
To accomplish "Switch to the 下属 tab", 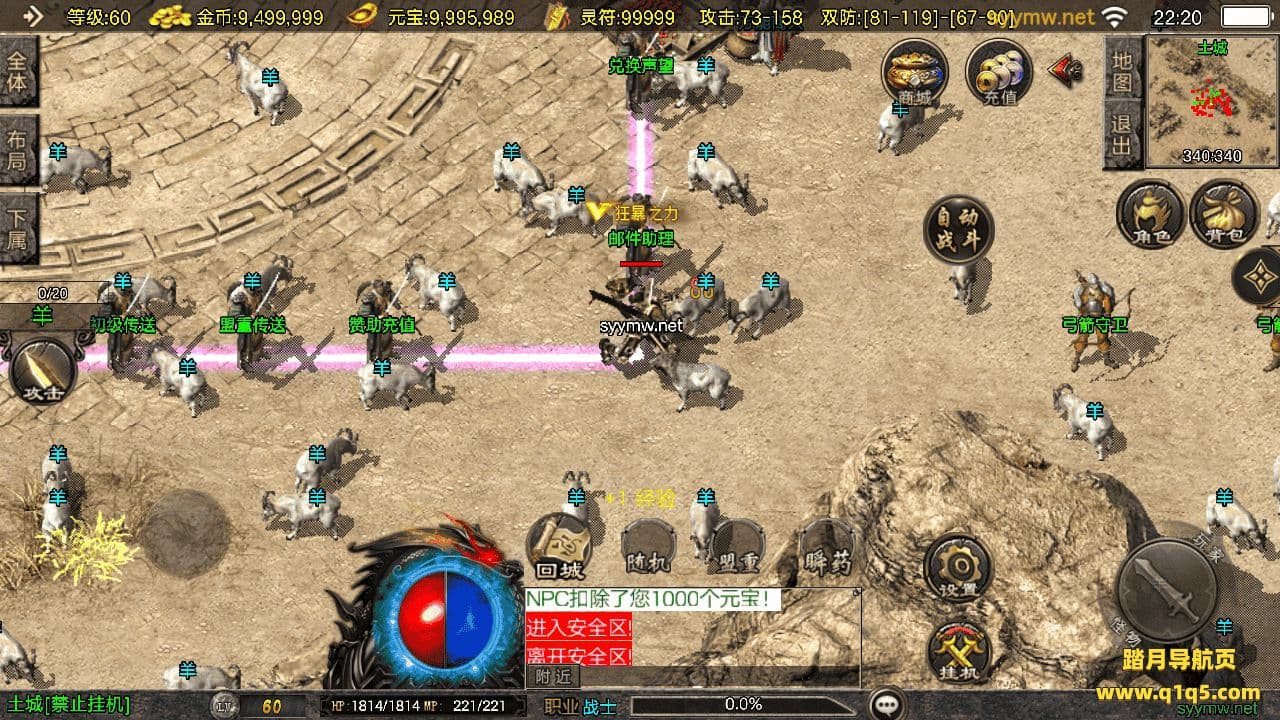I will tap(18, 228).
